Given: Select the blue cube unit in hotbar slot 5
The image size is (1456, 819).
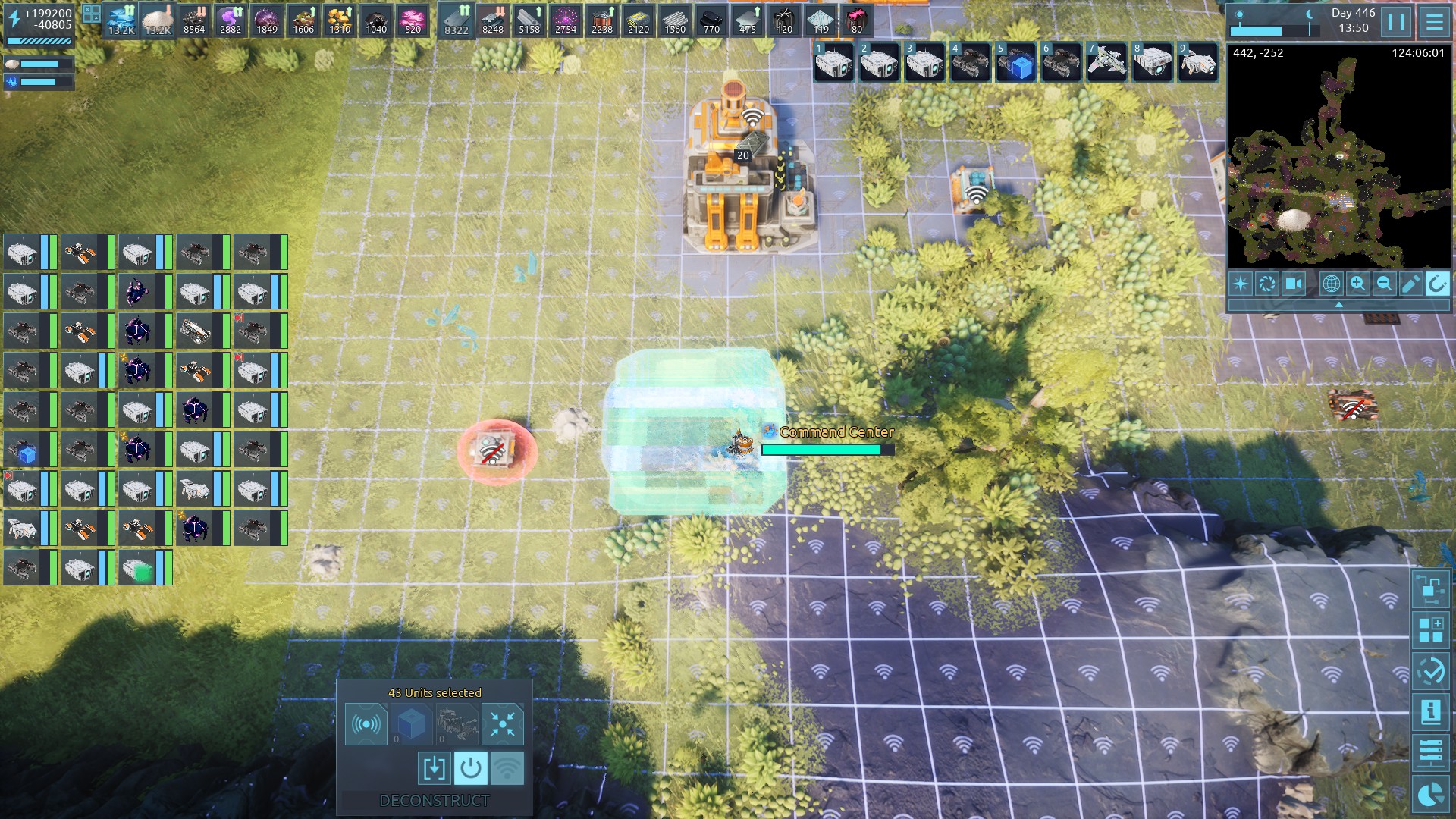Looking at the screenshot, I should pyautogui.click(x=1016, y=62).
